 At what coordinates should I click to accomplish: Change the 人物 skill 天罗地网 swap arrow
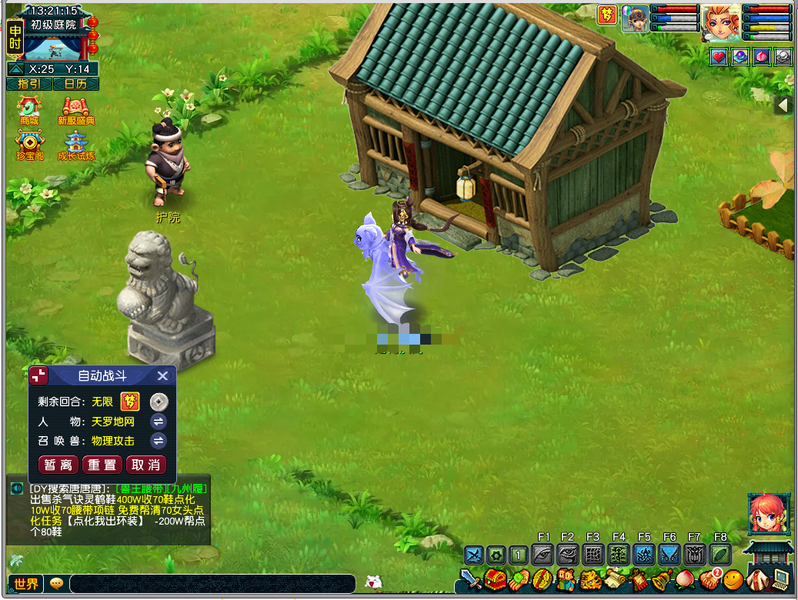158,422
